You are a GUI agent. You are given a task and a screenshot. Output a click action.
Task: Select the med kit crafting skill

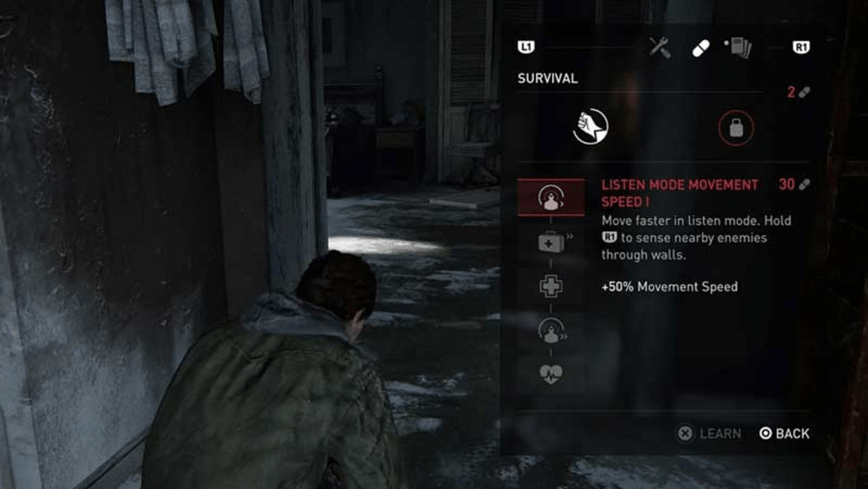pos(551,243)
